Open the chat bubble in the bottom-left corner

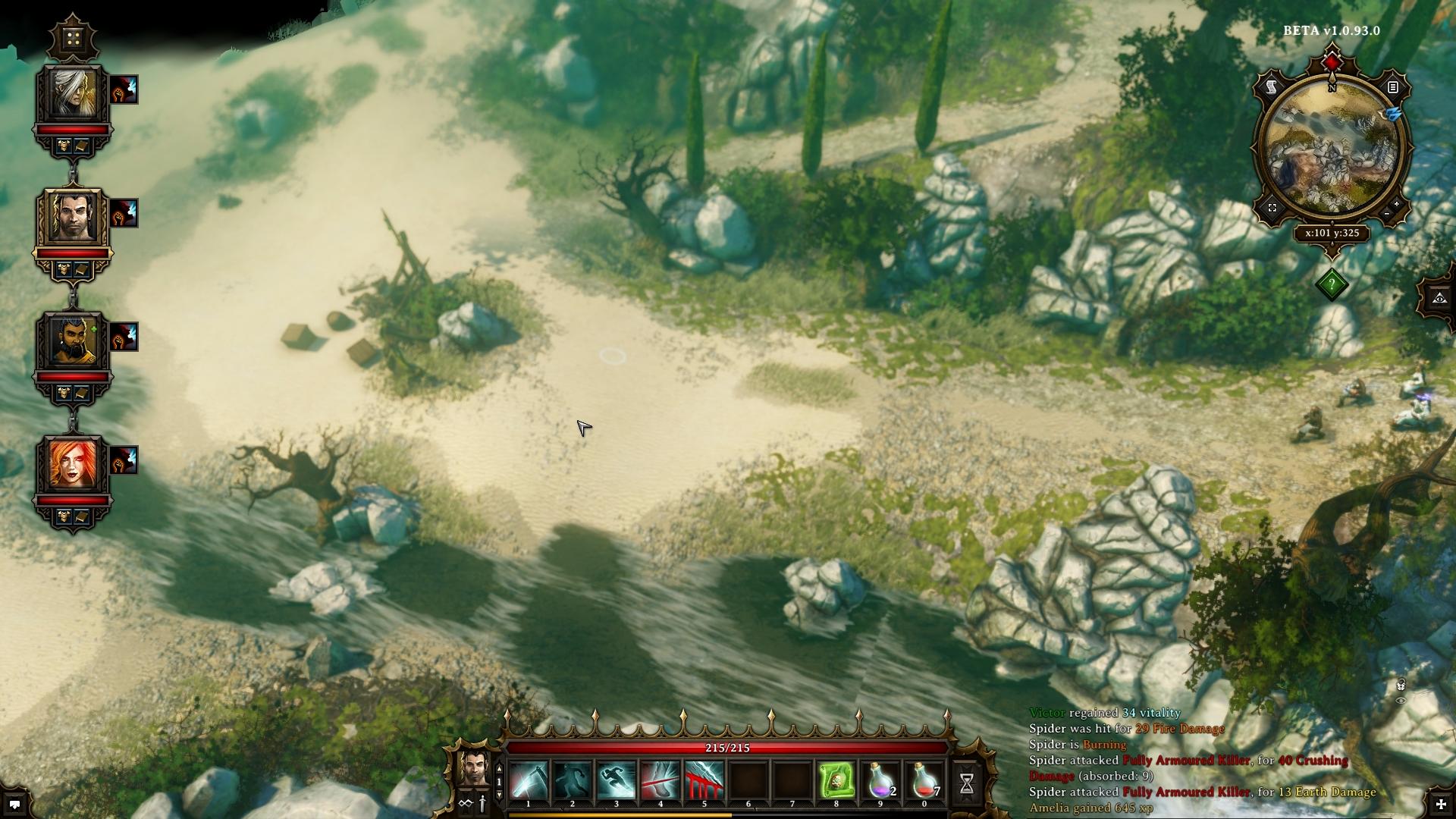[14, 804]
